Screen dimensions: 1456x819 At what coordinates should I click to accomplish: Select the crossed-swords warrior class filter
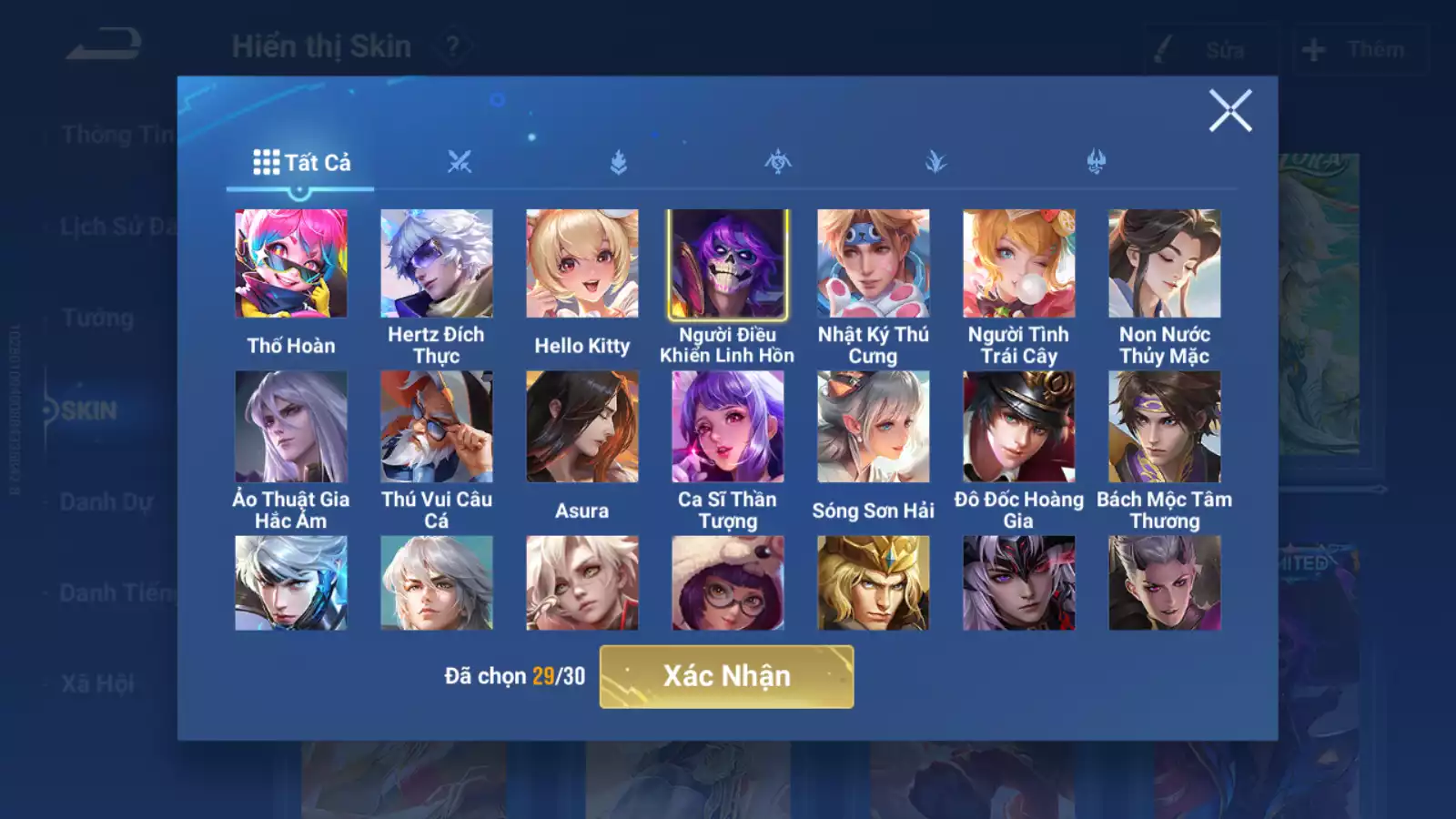point(461,161)
